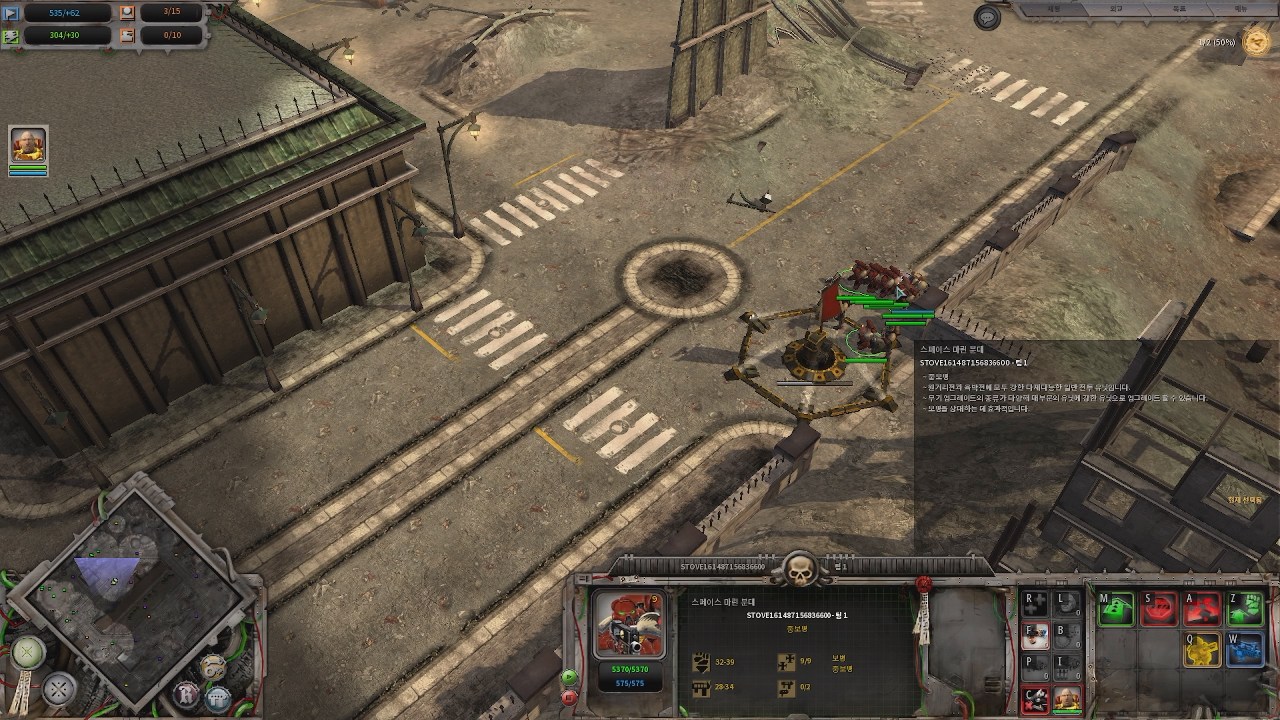
Task: Select the F upgrade icon
Action: pos(1036,636)
